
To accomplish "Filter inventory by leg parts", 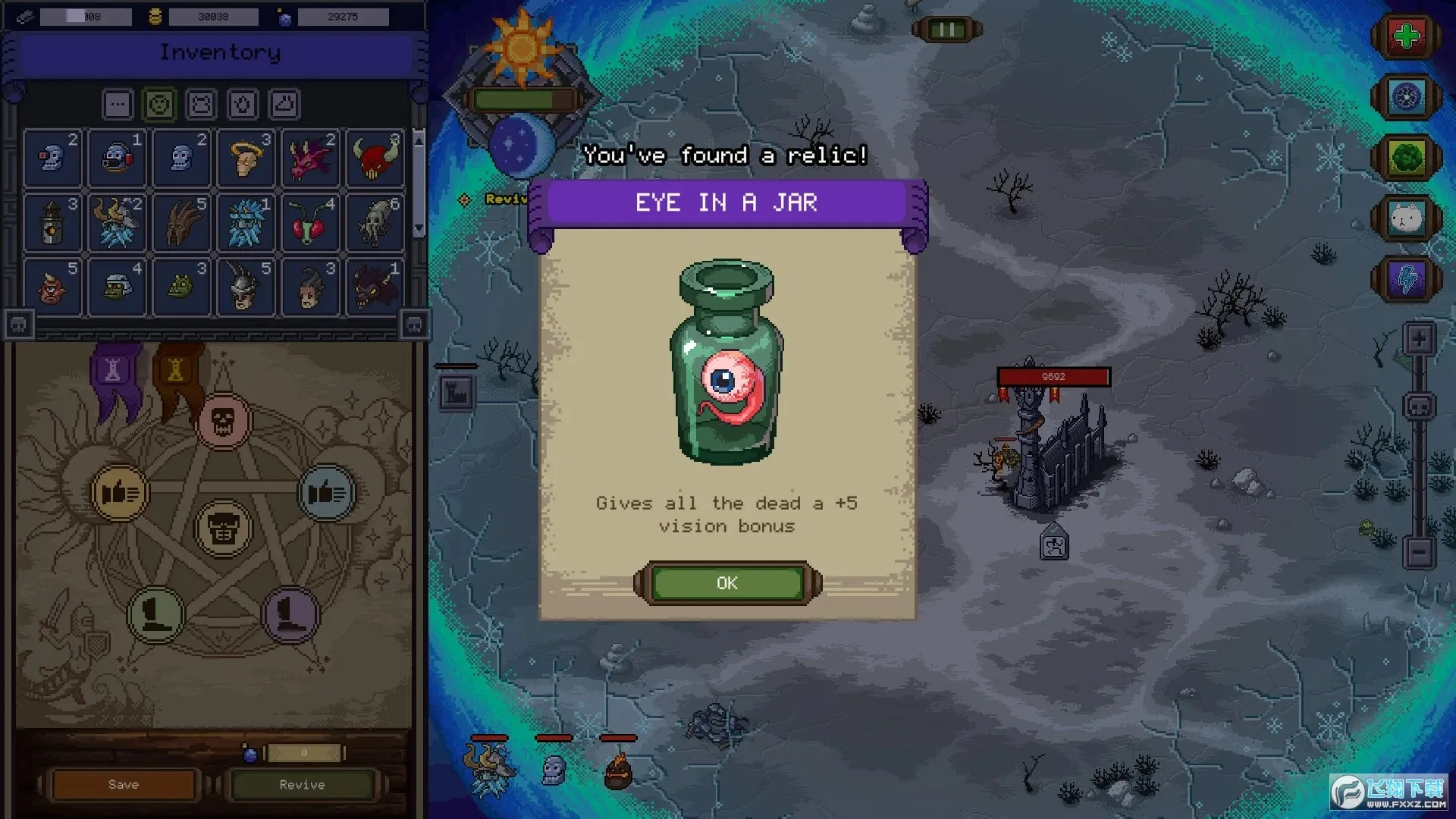I will tap(284, 104).
